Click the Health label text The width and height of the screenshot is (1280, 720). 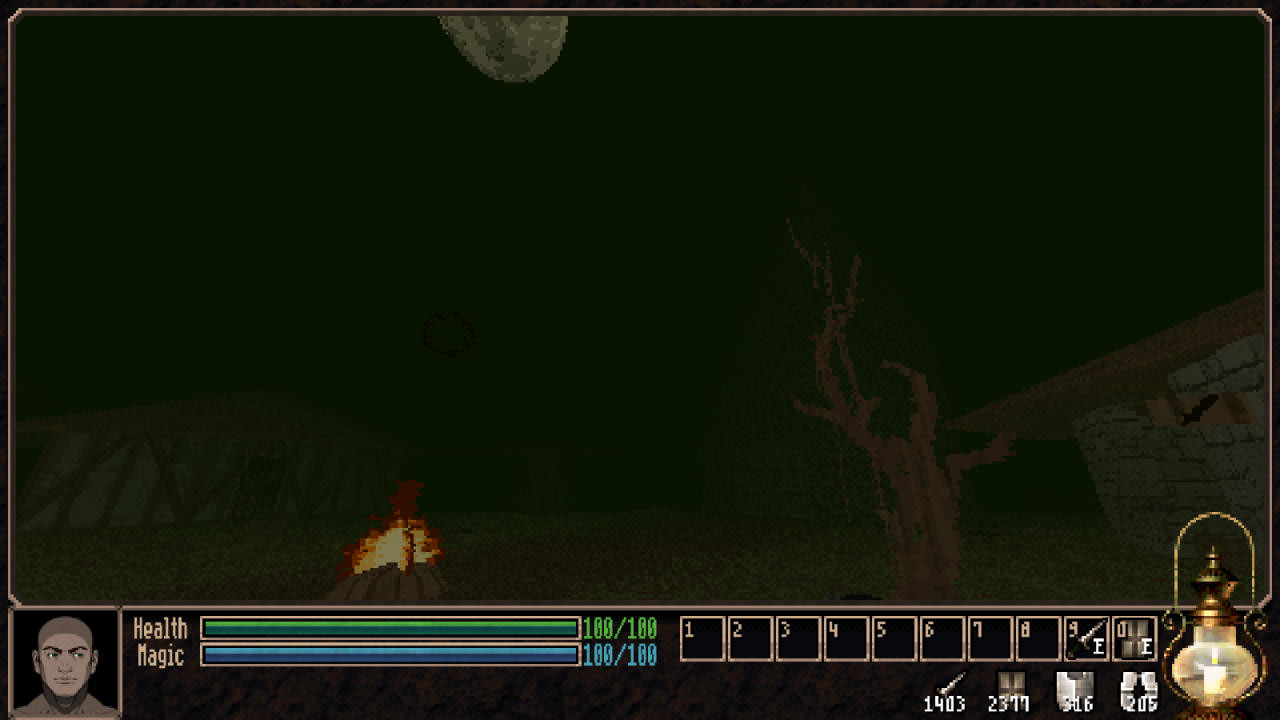pos(162,629)
